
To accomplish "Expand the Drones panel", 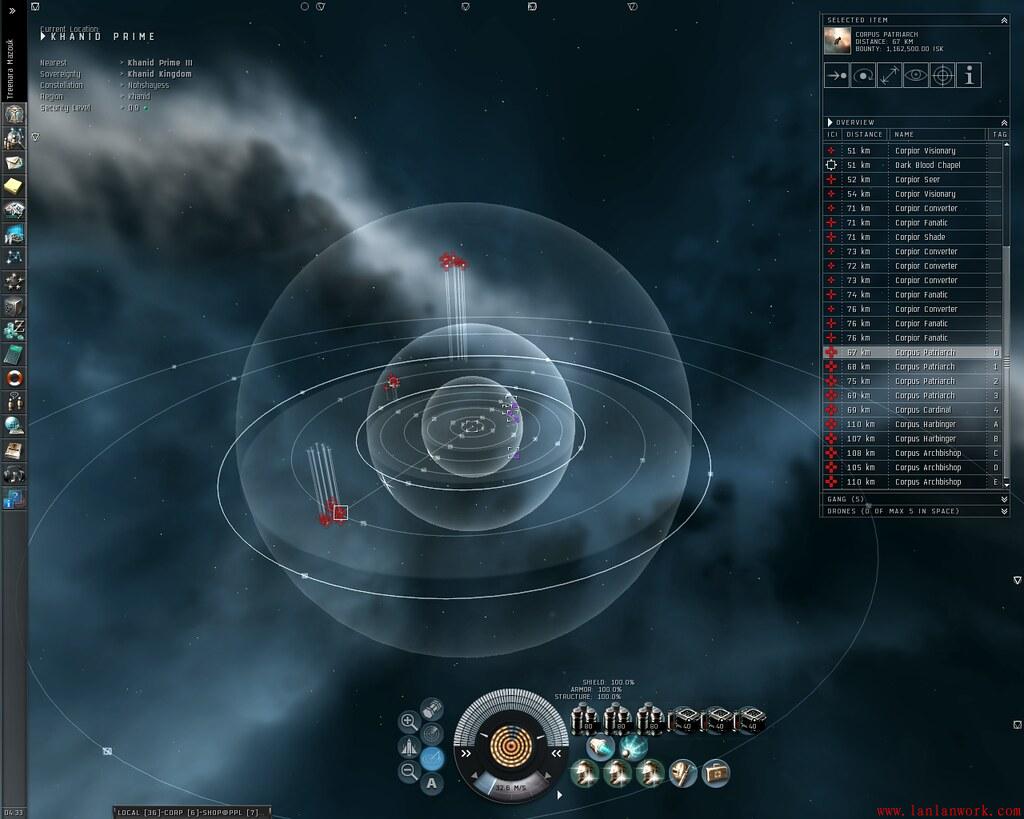I will click(1004, 511).
